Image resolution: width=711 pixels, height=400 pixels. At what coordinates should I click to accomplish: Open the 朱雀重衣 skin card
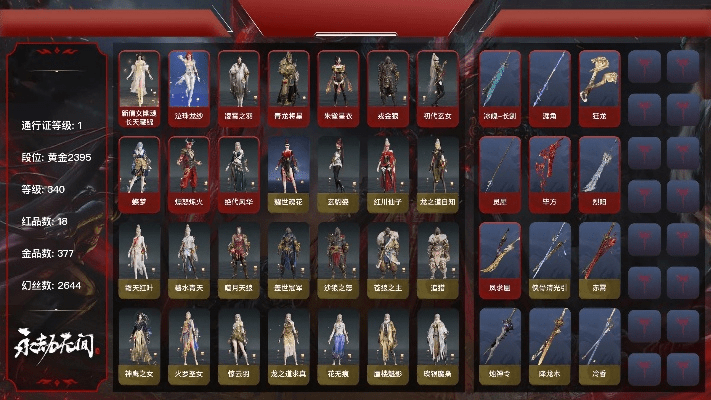(x=338, y=87)
